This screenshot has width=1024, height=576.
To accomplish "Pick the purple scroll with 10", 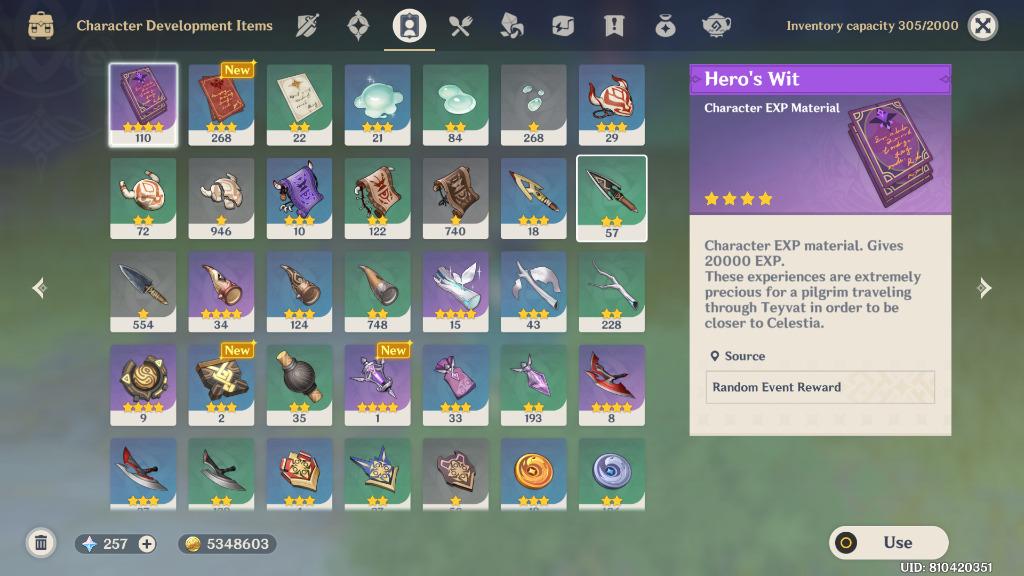I will click(299, 198).
